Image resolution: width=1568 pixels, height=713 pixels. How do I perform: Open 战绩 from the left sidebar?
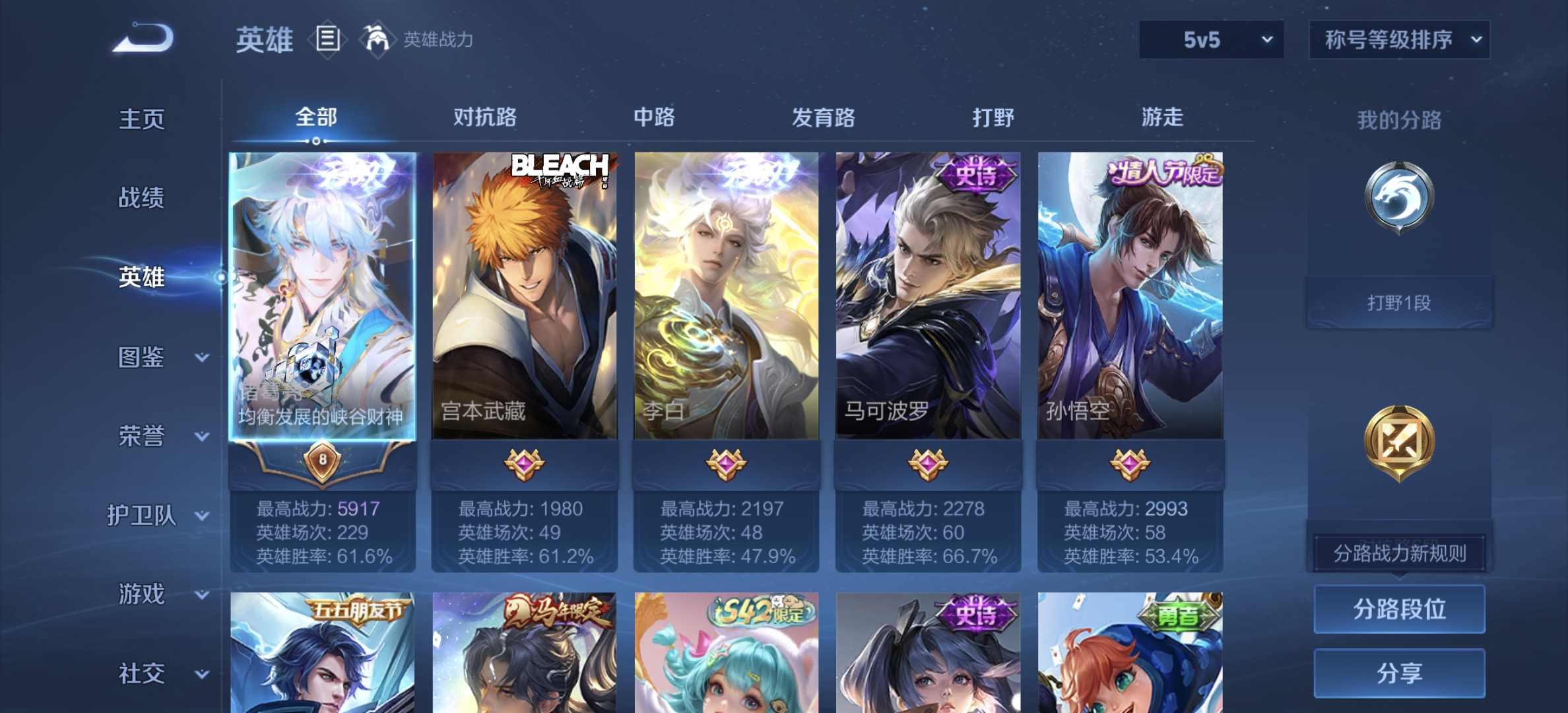[140, 199]
